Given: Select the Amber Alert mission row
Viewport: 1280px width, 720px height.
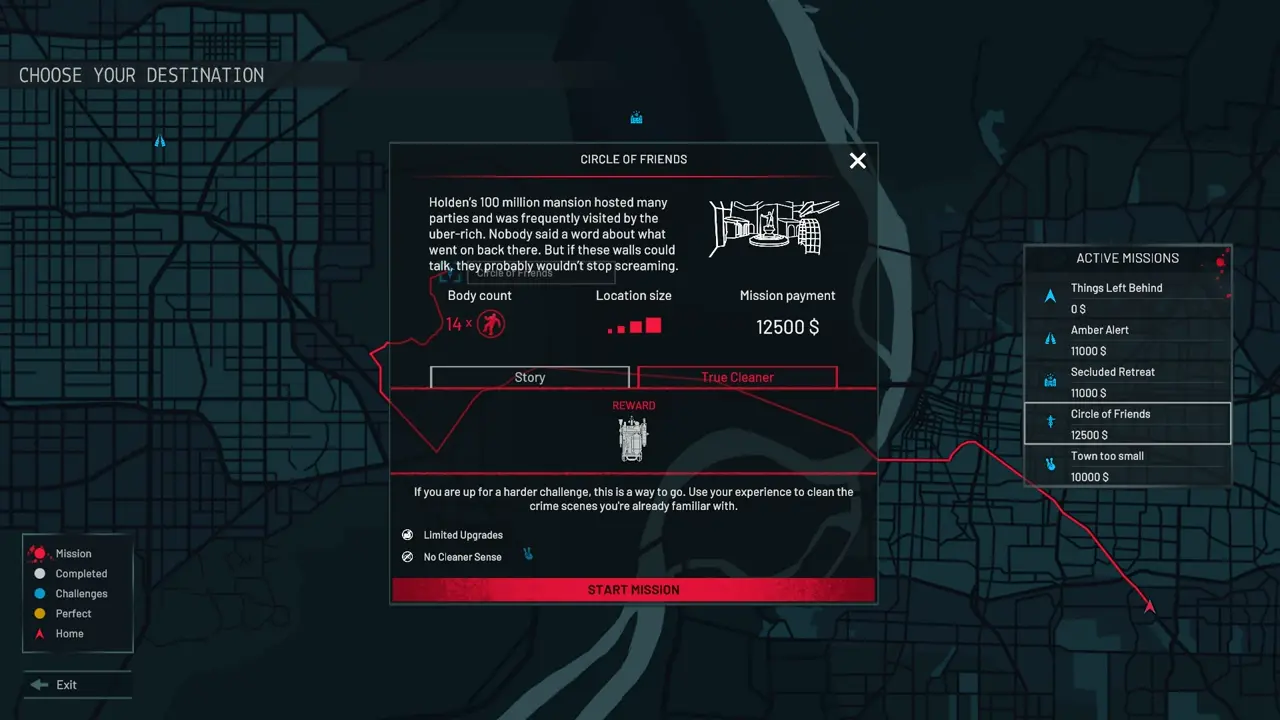Looking at the screenshot, I should click(x=1127, y=340).
